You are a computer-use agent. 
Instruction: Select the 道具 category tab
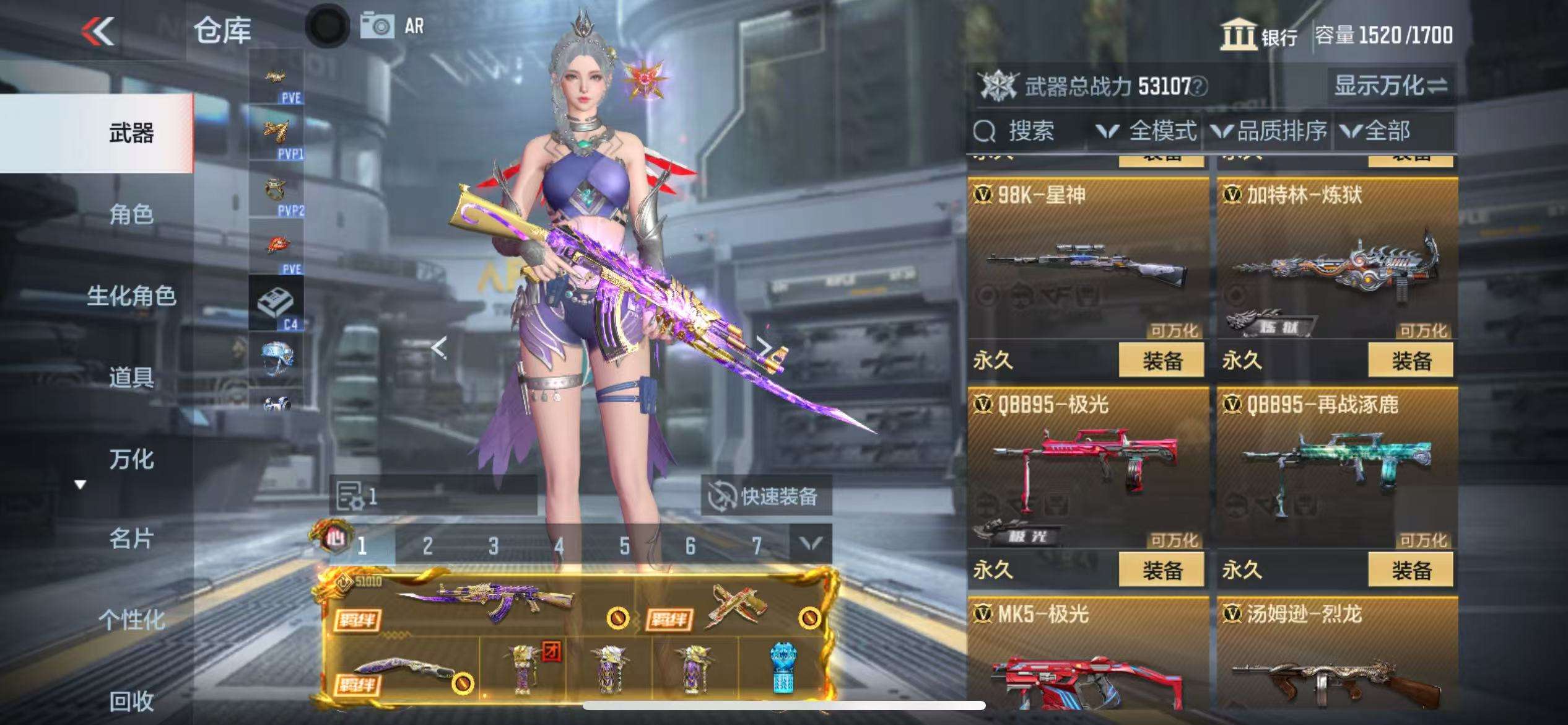tap(131, 377)
